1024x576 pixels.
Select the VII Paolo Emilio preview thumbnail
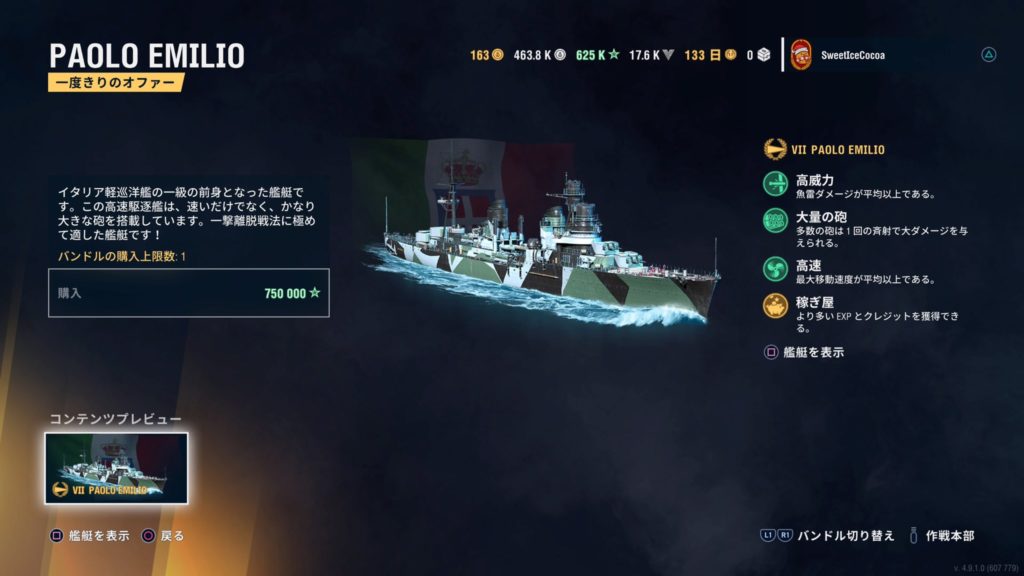click(x=116, y=468)
